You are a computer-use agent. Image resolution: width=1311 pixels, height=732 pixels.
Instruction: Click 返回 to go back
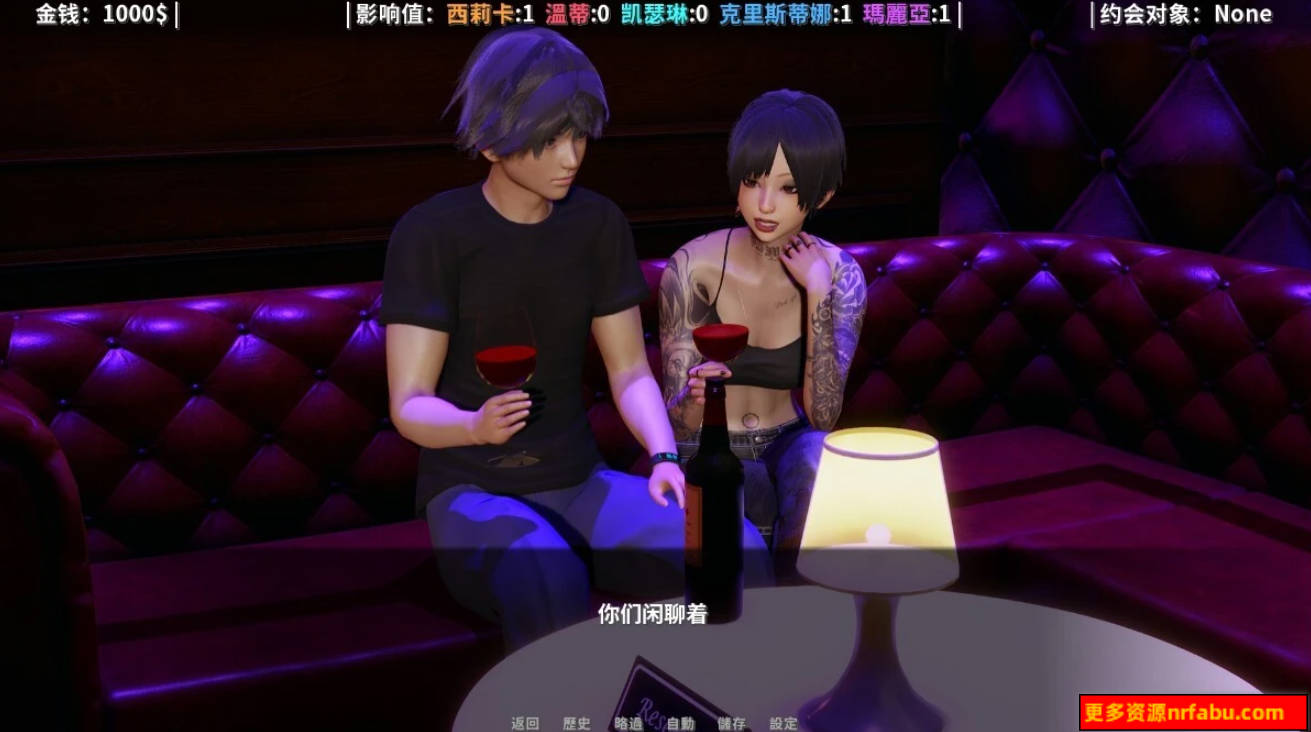point(524,724)
